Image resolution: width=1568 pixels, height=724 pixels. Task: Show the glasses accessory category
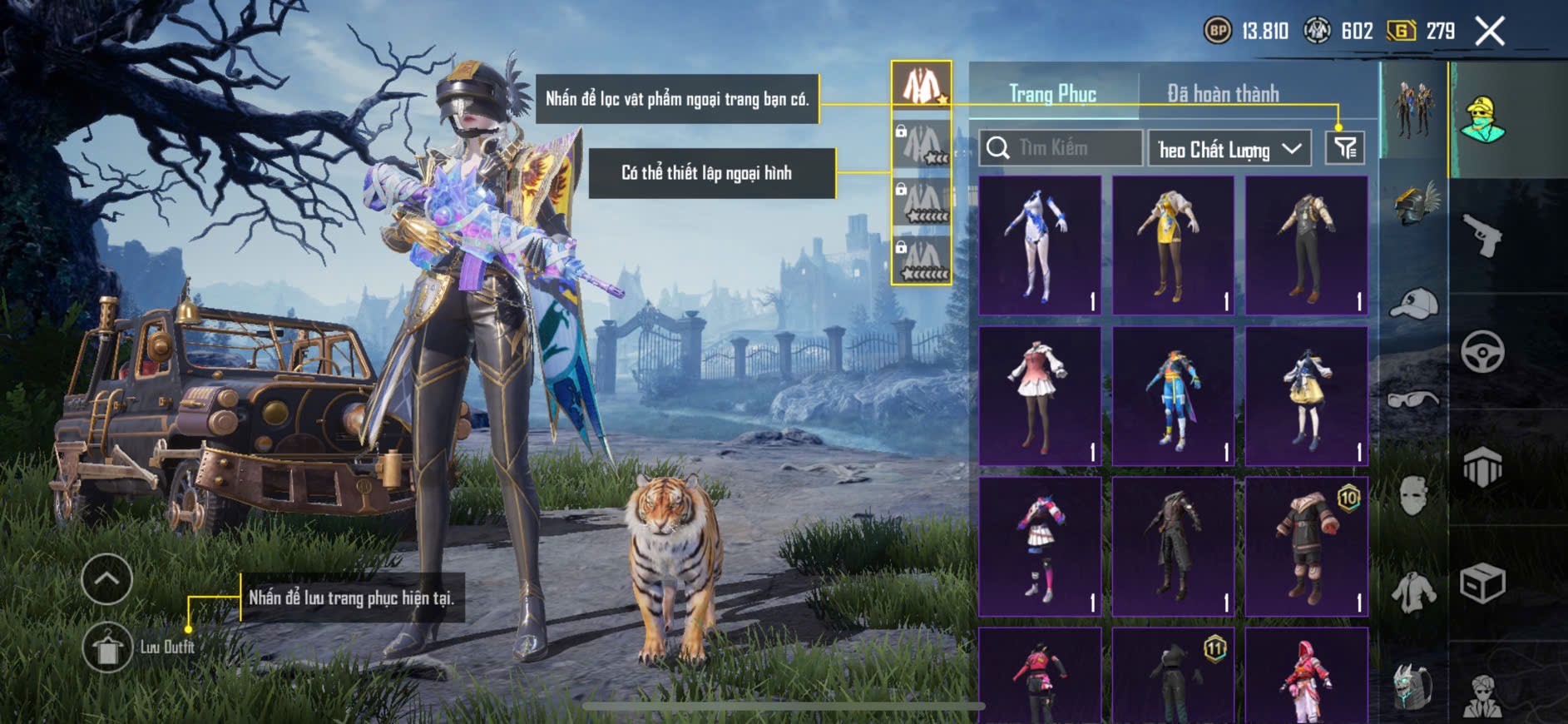pos(1414,399)
